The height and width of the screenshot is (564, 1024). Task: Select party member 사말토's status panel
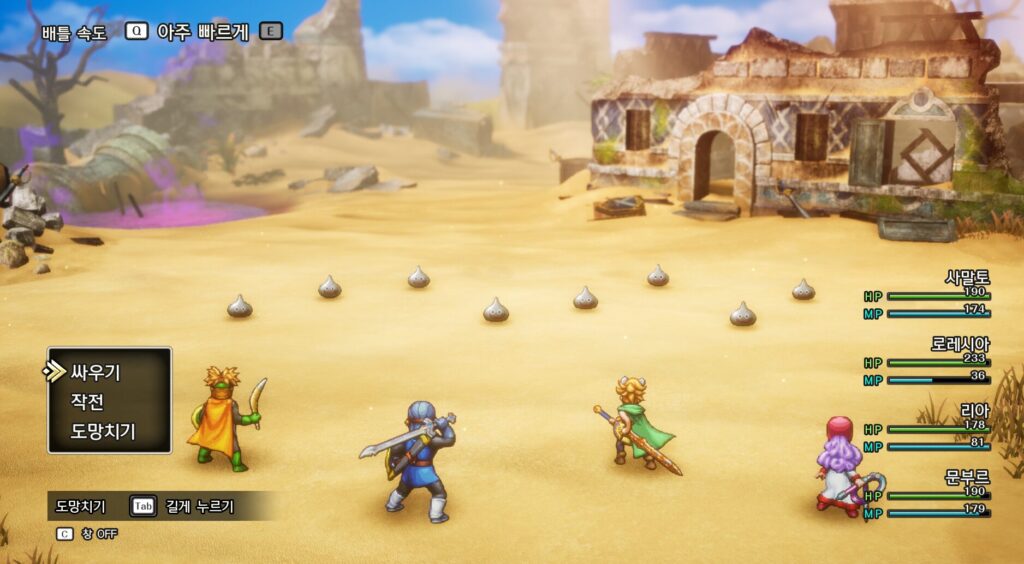point(927,295)
